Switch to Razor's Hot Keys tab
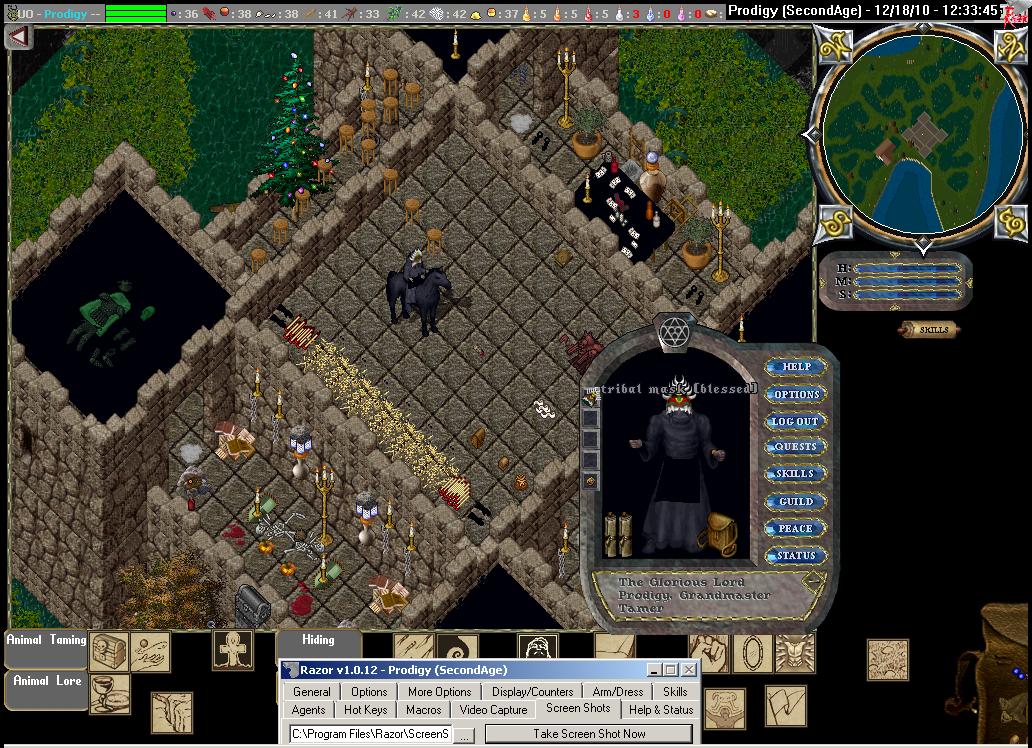The height and width of the screenshot is (748, 1032). (x=365, y=710)
